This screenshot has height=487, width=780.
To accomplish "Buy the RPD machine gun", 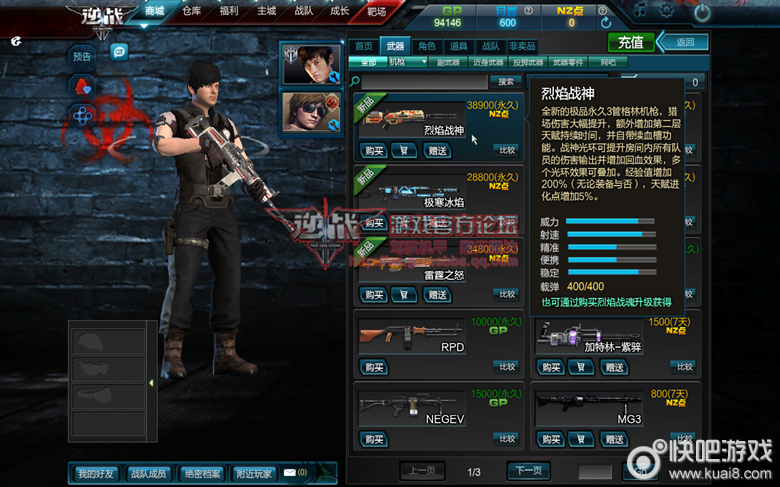I will (x=373, y=367).
